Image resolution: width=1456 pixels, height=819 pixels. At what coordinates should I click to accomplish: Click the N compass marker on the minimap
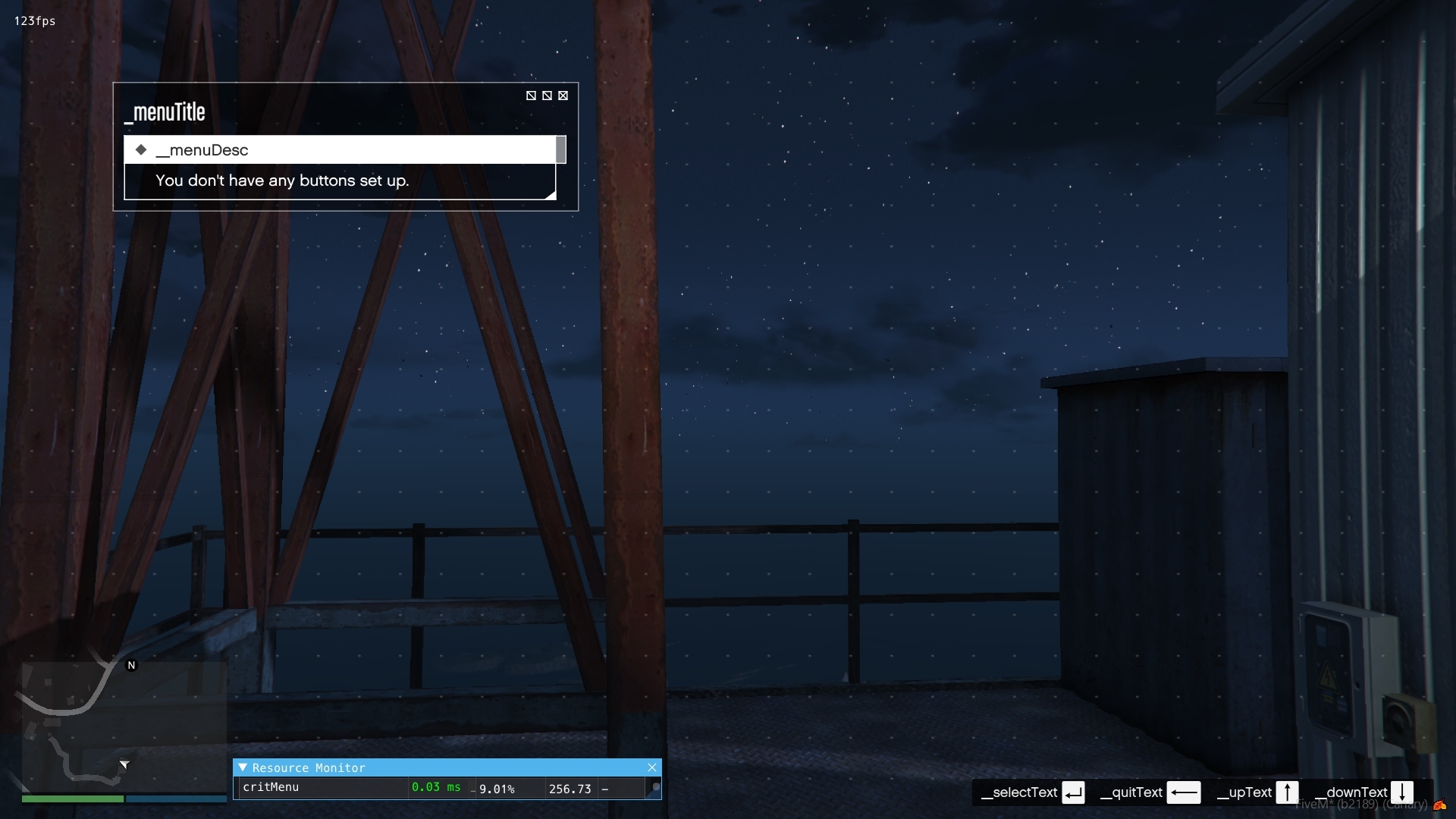click(x=131, y=665)
